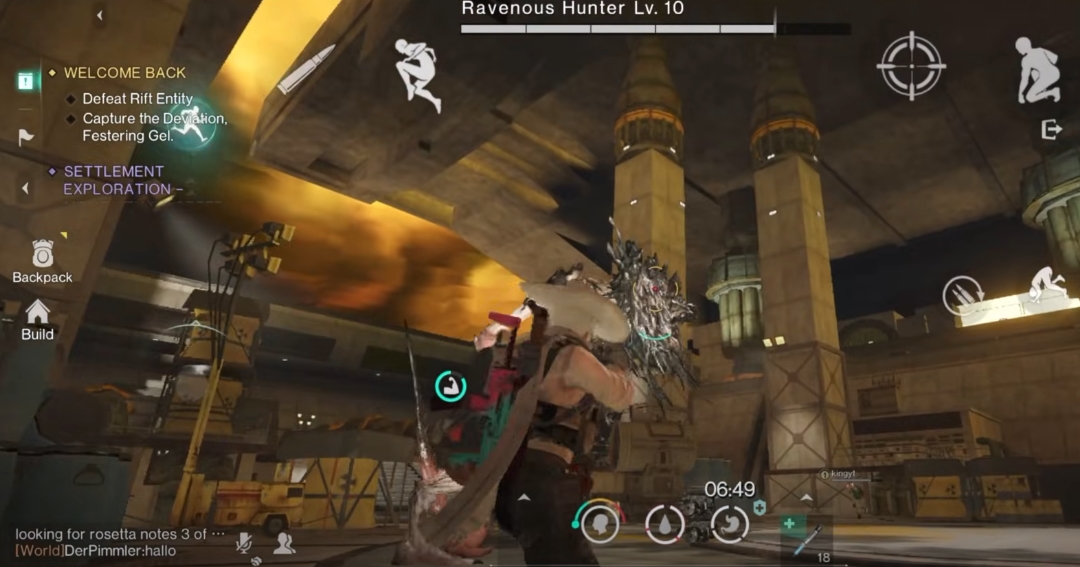Tap the circular melee strike button

(x=963, y=296)
